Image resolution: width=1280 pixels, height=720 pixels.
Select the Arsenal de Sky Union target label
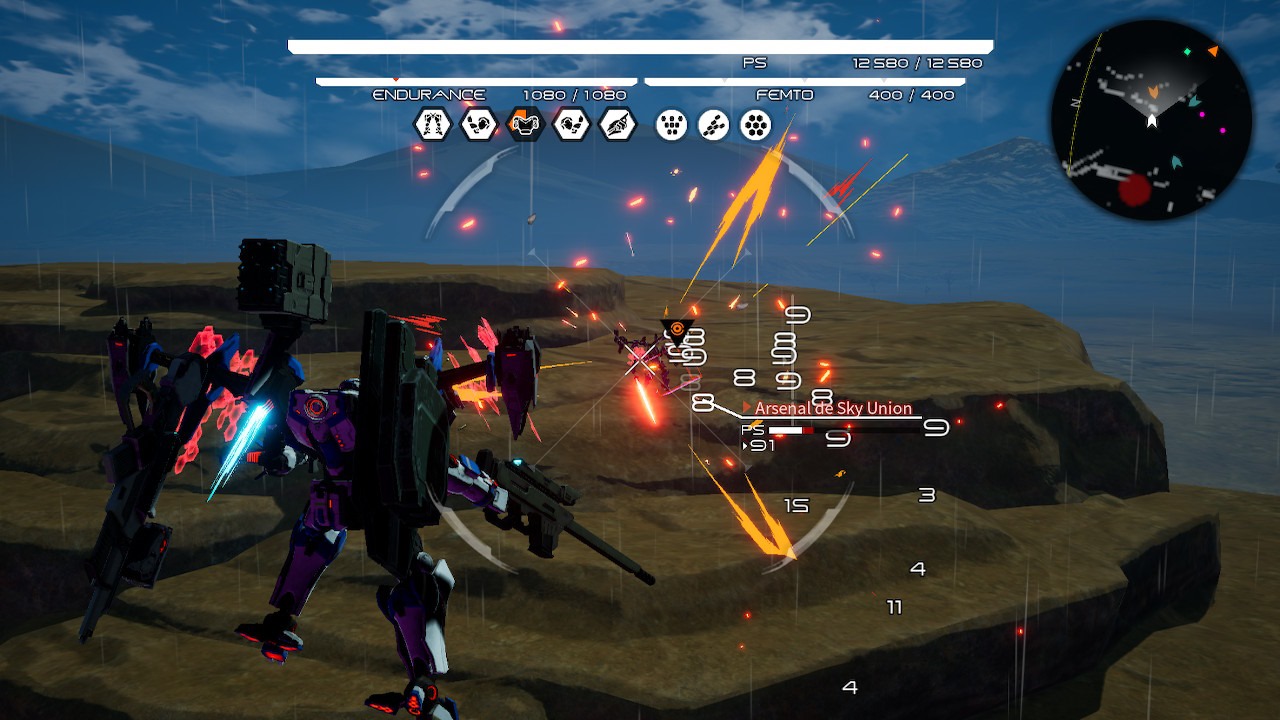click(x=833, y=408)
